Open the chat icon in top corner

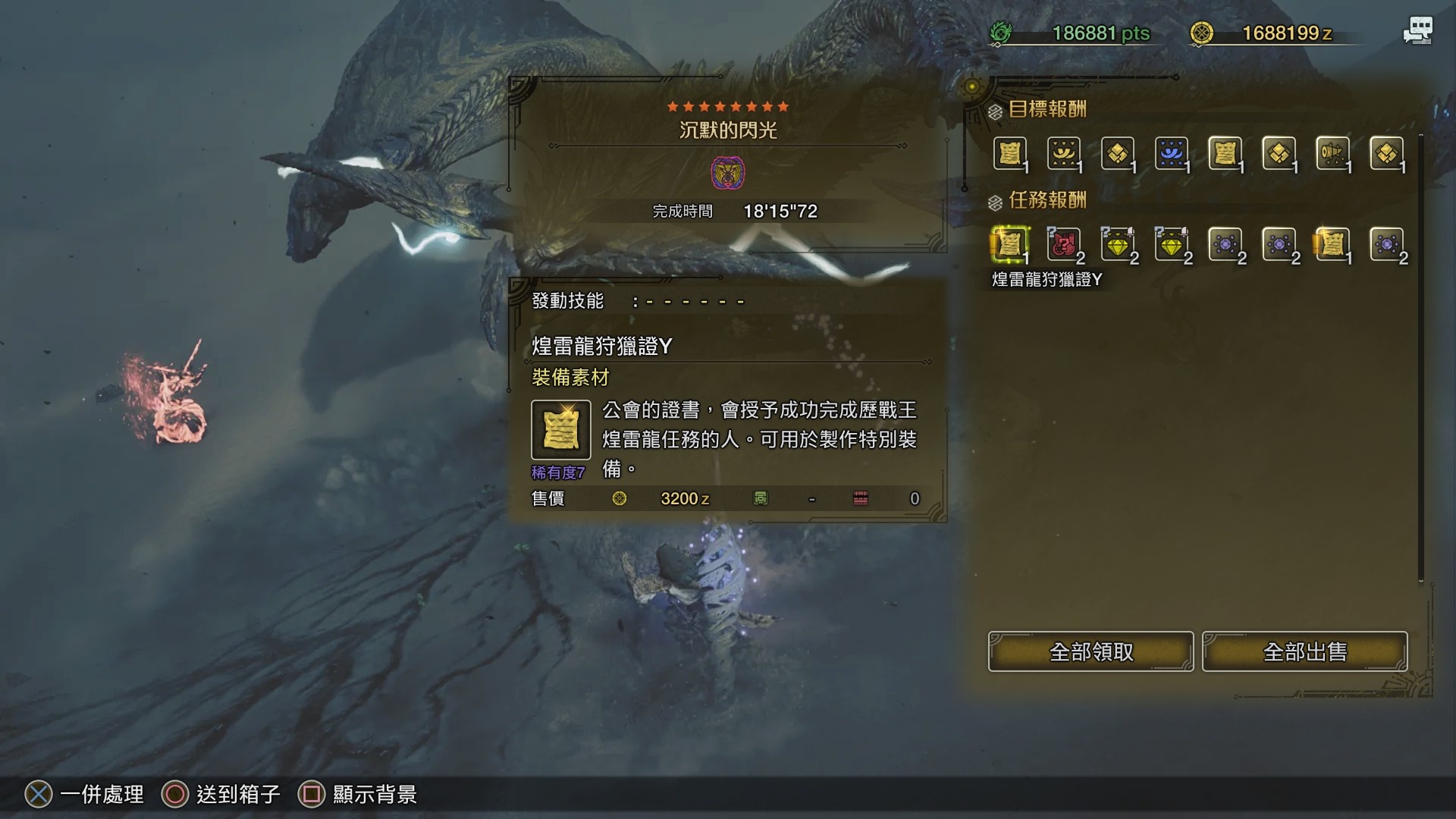click(x=1417, y=31)
